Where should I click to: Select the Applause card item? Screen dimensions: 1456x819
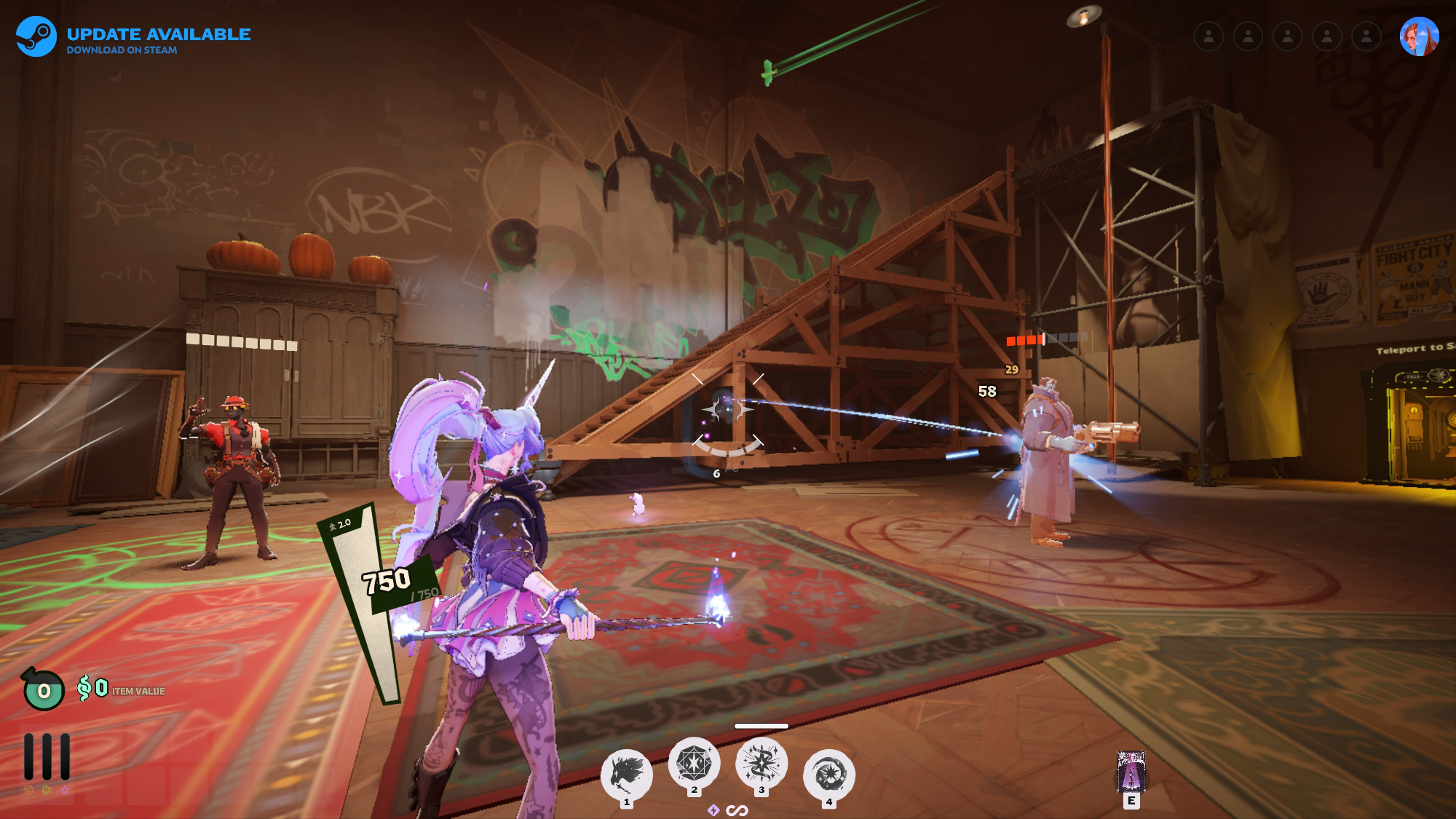pyautogui.click(x=1131, y=772)
